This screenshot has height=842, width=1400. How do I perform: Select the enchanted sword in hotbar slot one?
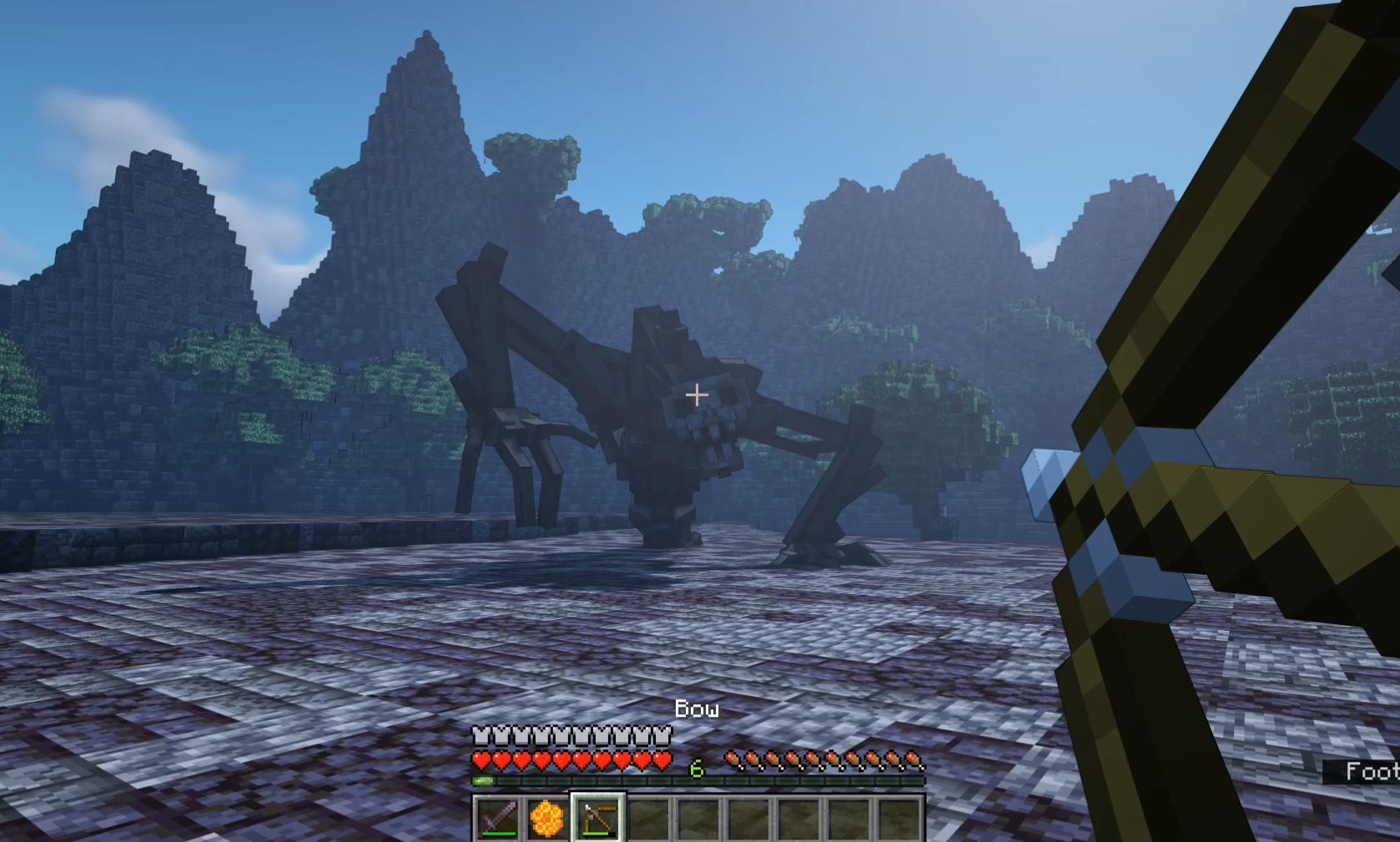[x=498, y=818]
